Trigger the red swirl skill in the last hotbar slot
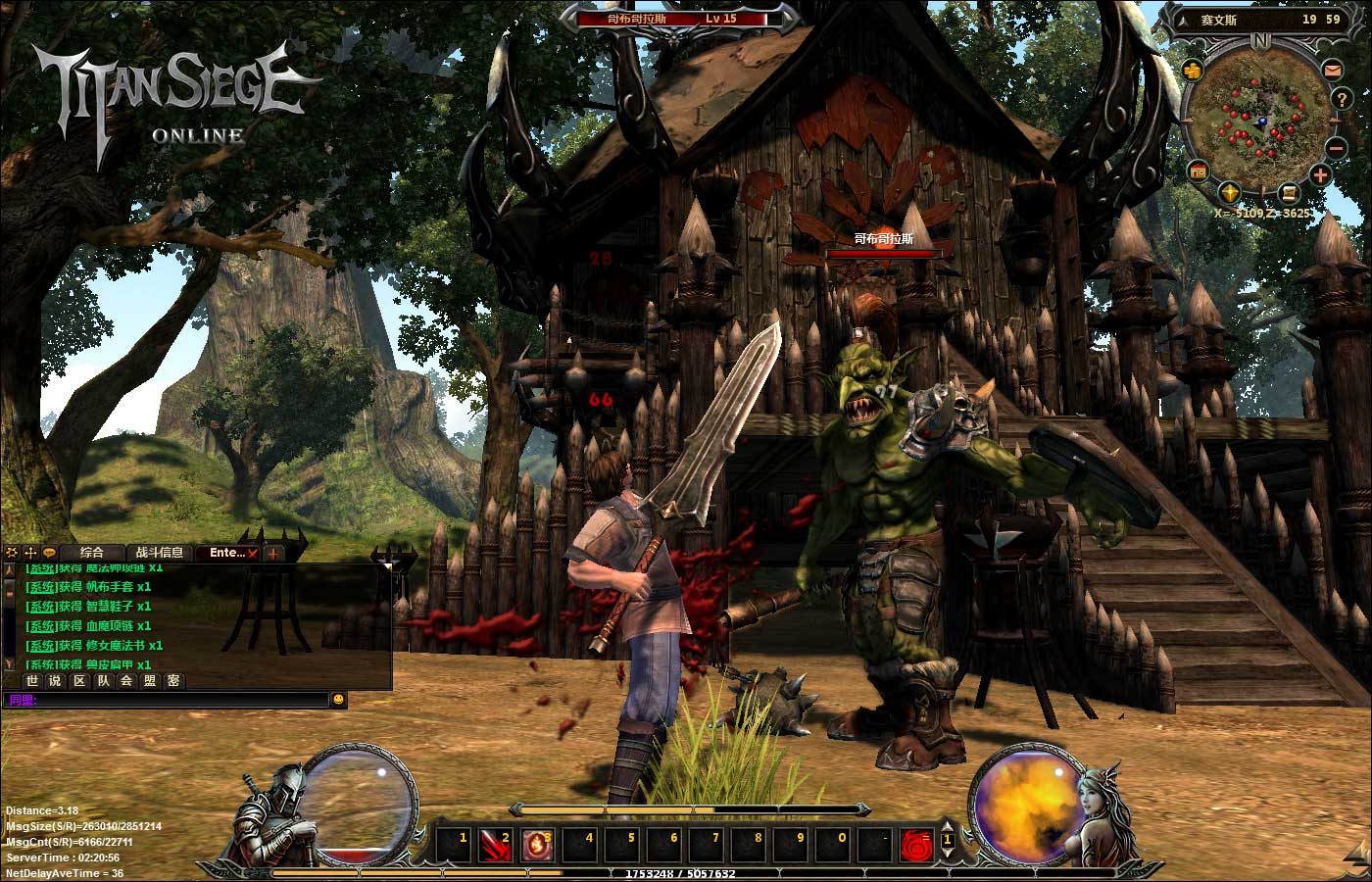The width and height of the screenshot is (1372, 882). tap(916, 843)
